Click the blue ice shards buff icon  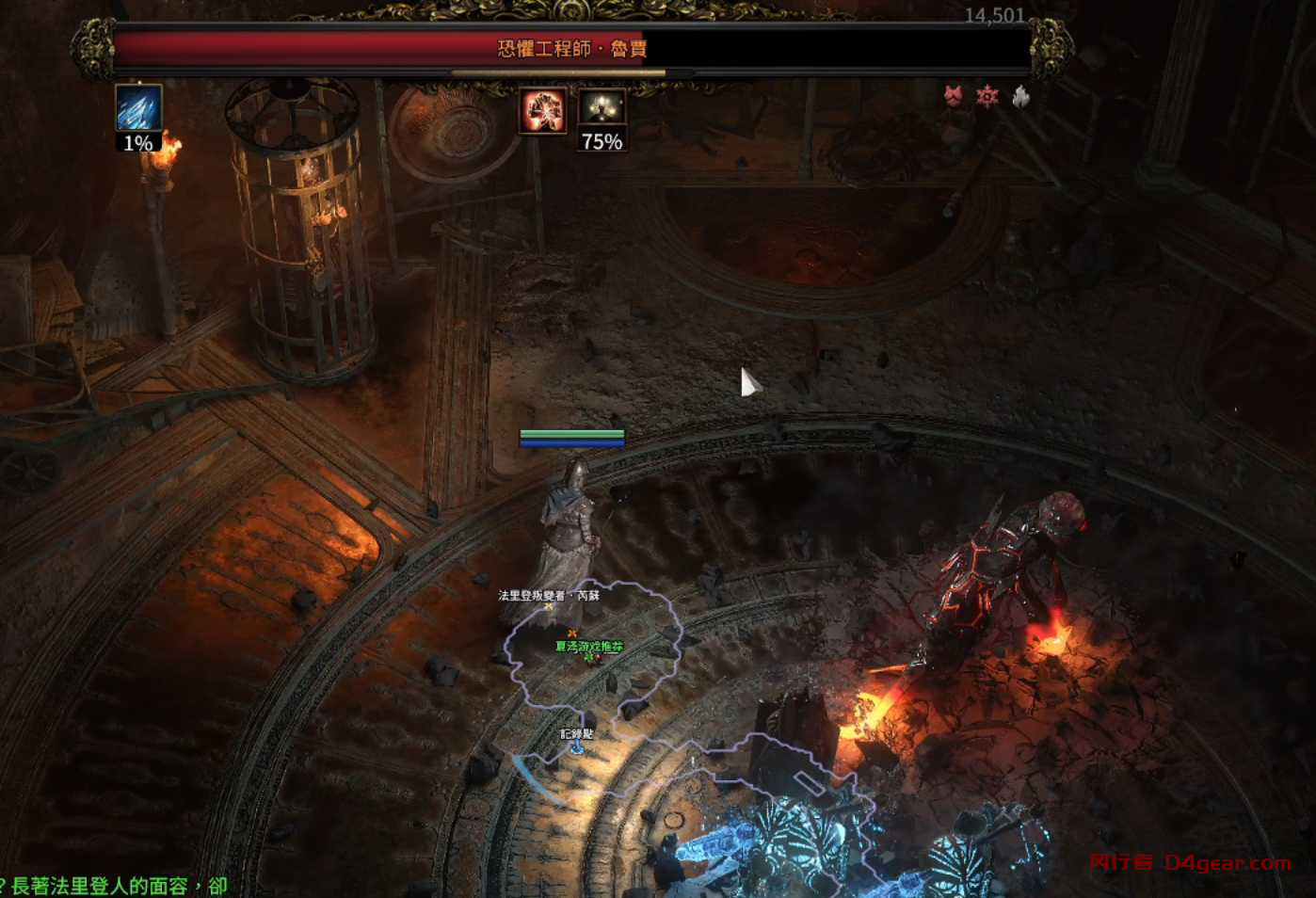coord(138,108)
